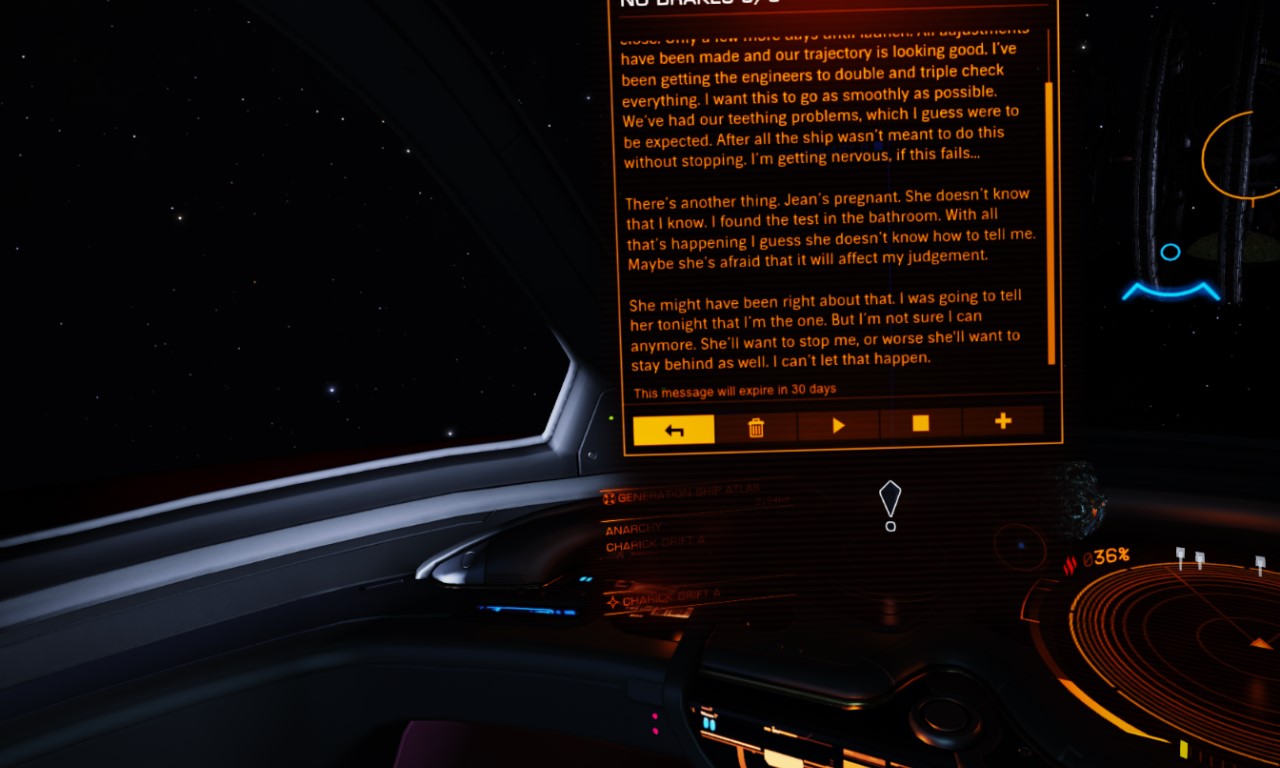Go back using the return arrow button
This screenshot has height=768, width=1280.
[674, 429]
